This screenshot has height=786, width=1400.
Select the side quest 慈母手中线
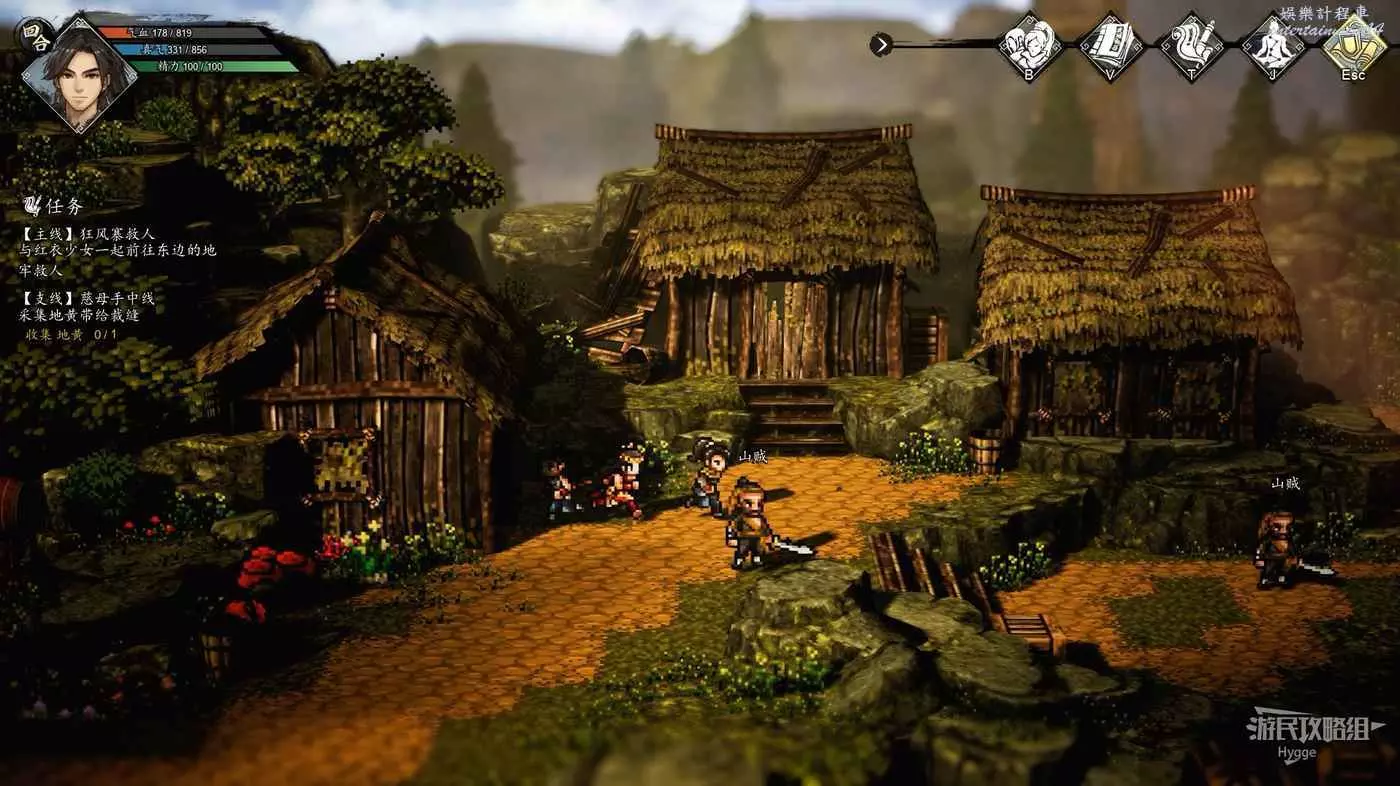coord(88,298)
